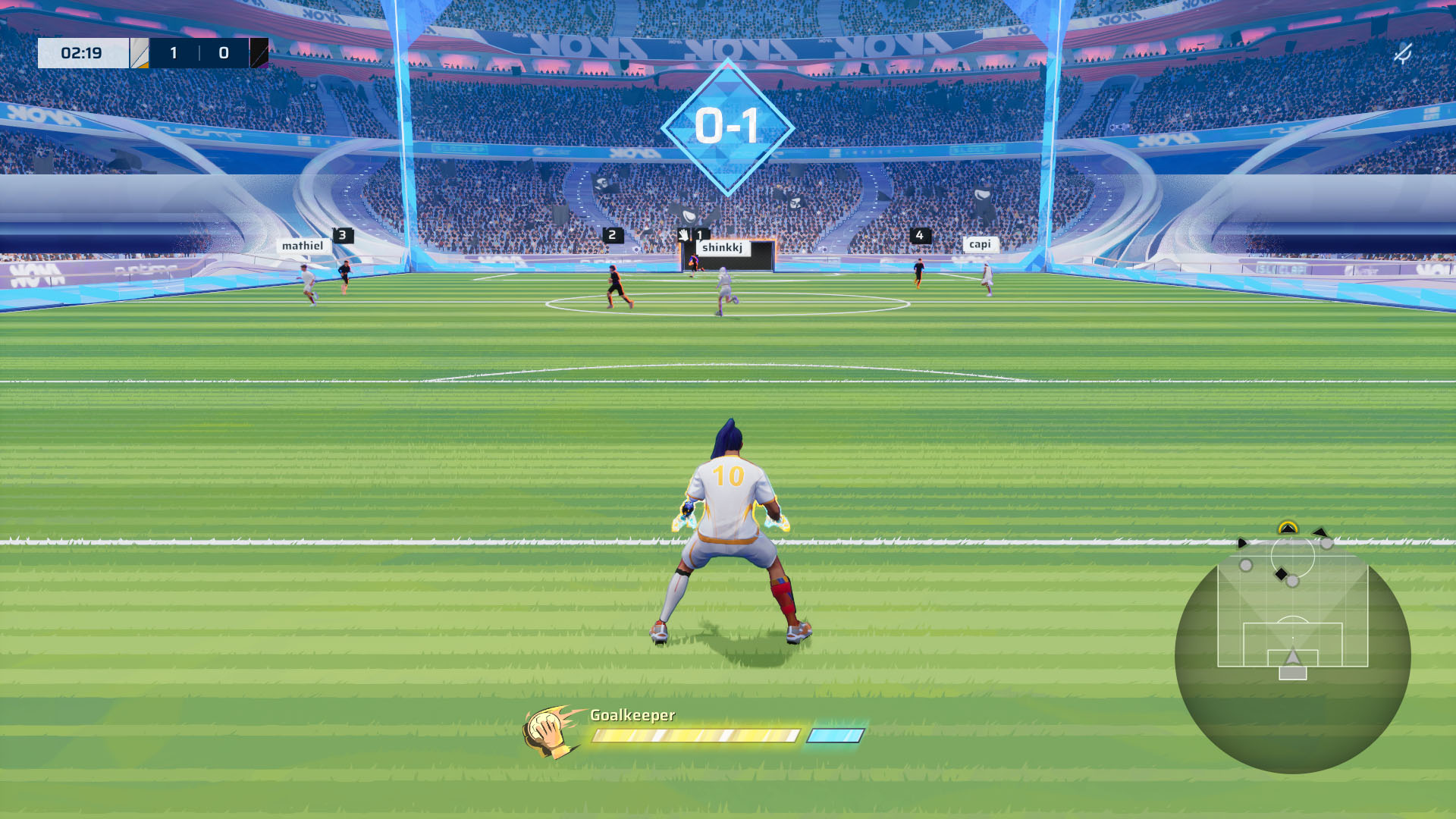1456x819 pixels.
Task: Click the white and gold home team crest
Action: pyautogui.click(x=138, y=52)
